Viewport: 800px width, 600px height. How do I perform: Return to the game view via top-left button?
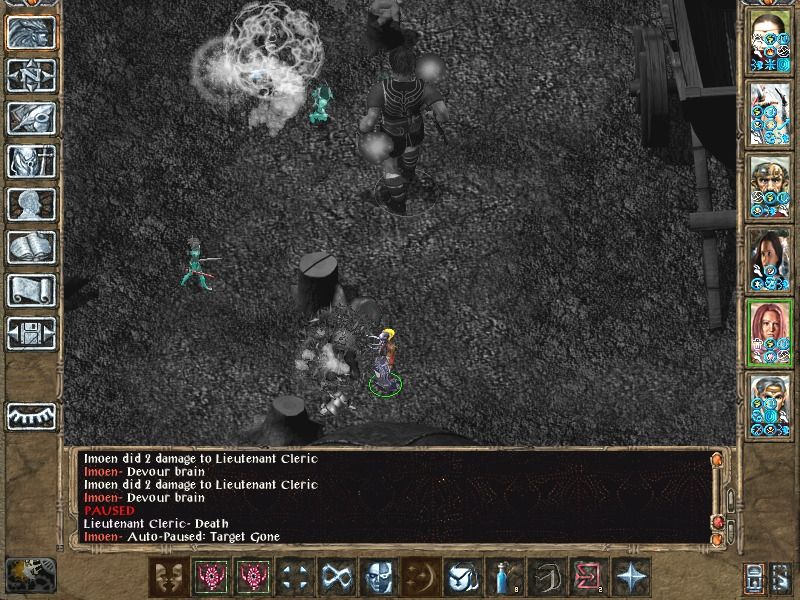[x=31, y=32]
